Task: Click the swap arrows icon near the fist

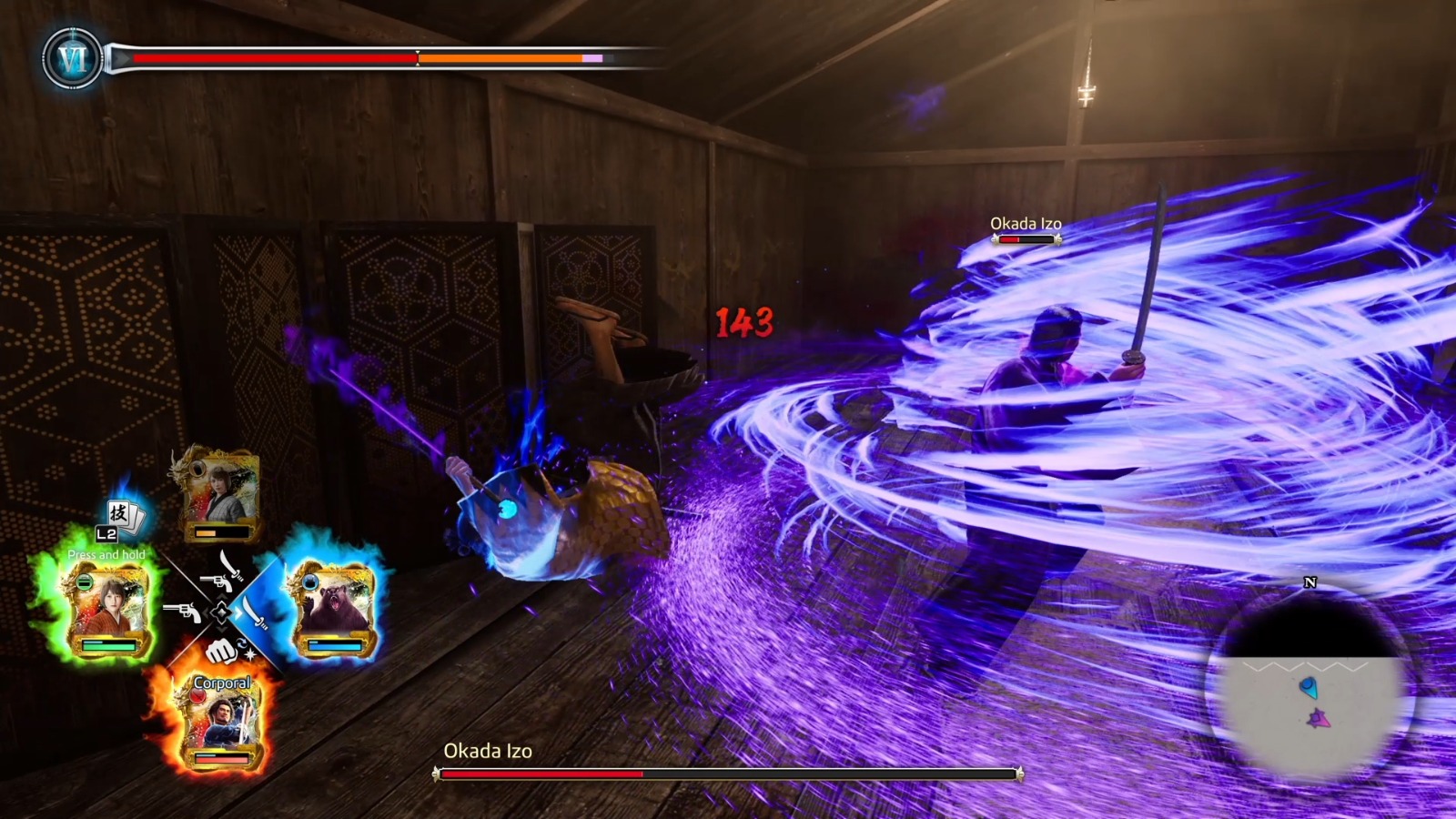Action: (242, 645)
